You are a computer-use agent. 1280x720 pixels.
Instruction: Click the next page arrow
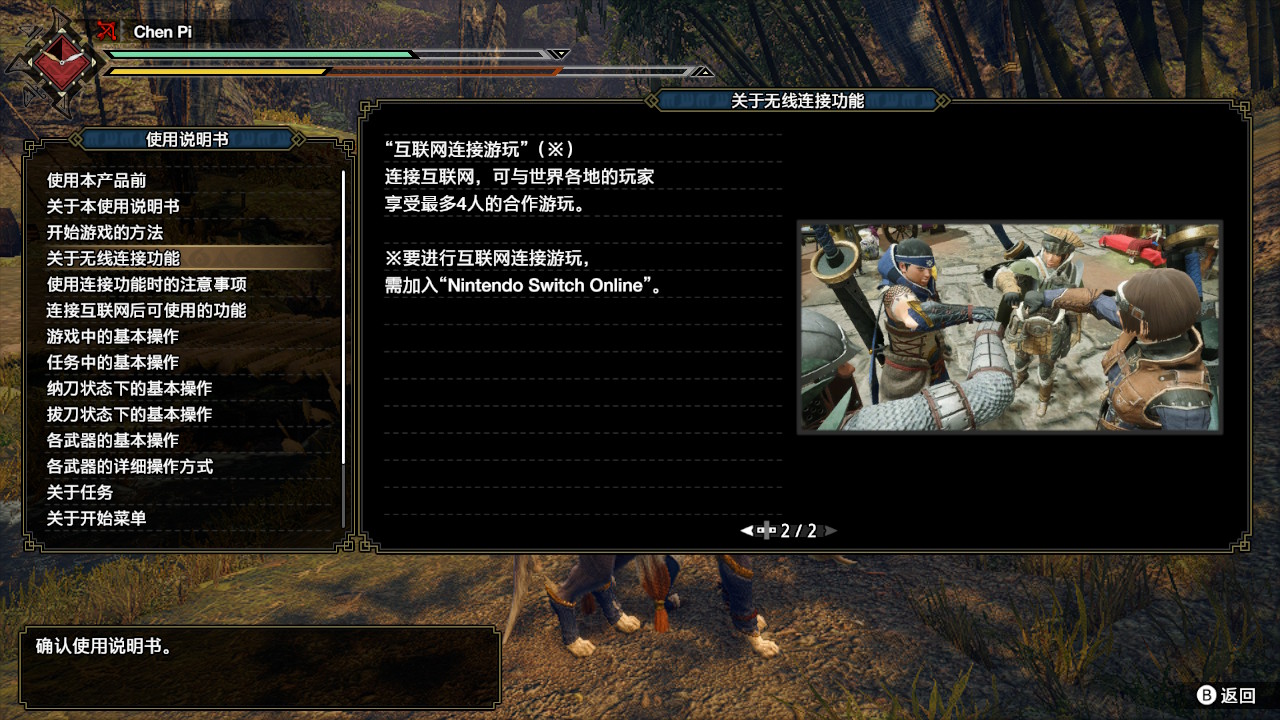(x=831, y=531)
